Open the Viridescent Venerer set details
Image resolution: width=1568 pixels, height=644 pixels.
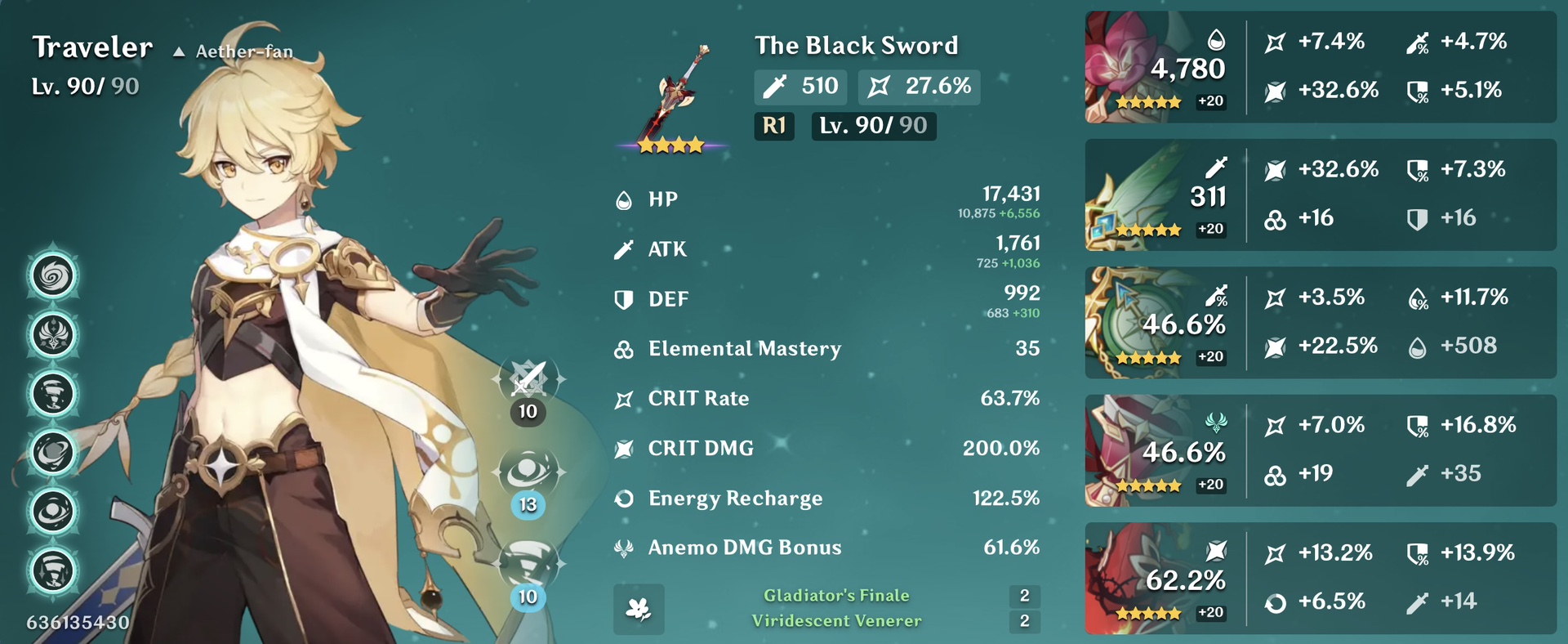coord(836,620)
